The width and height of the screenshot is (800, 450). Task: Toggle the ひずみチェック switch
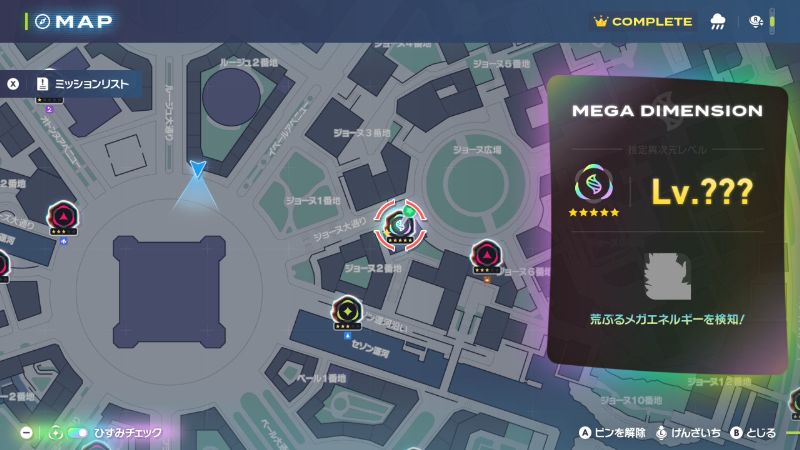point(77,433)
